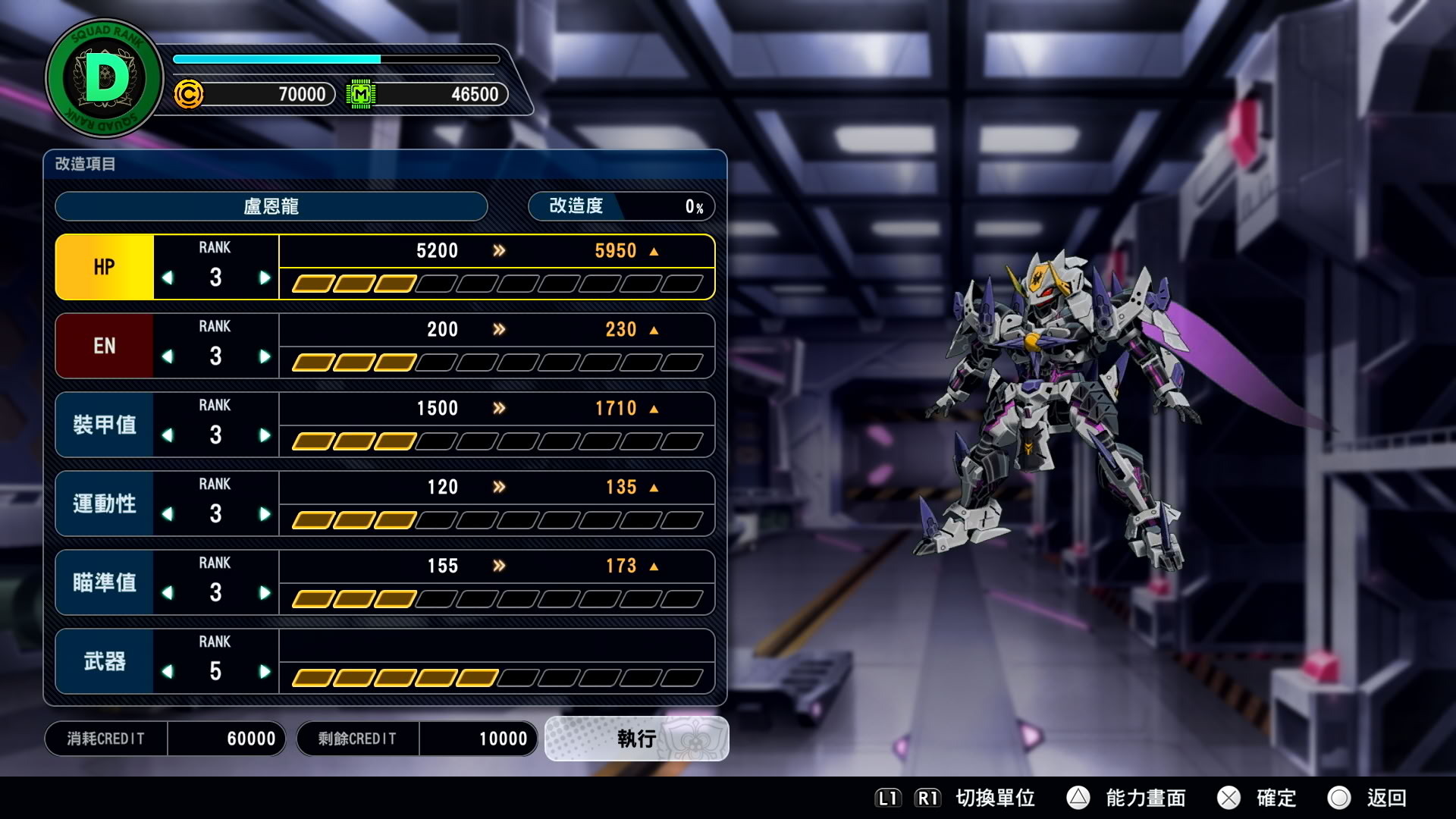Increase 裝甲值 rank with right arrow
This screenshot has width=1456, height=819.
[264, 435]
